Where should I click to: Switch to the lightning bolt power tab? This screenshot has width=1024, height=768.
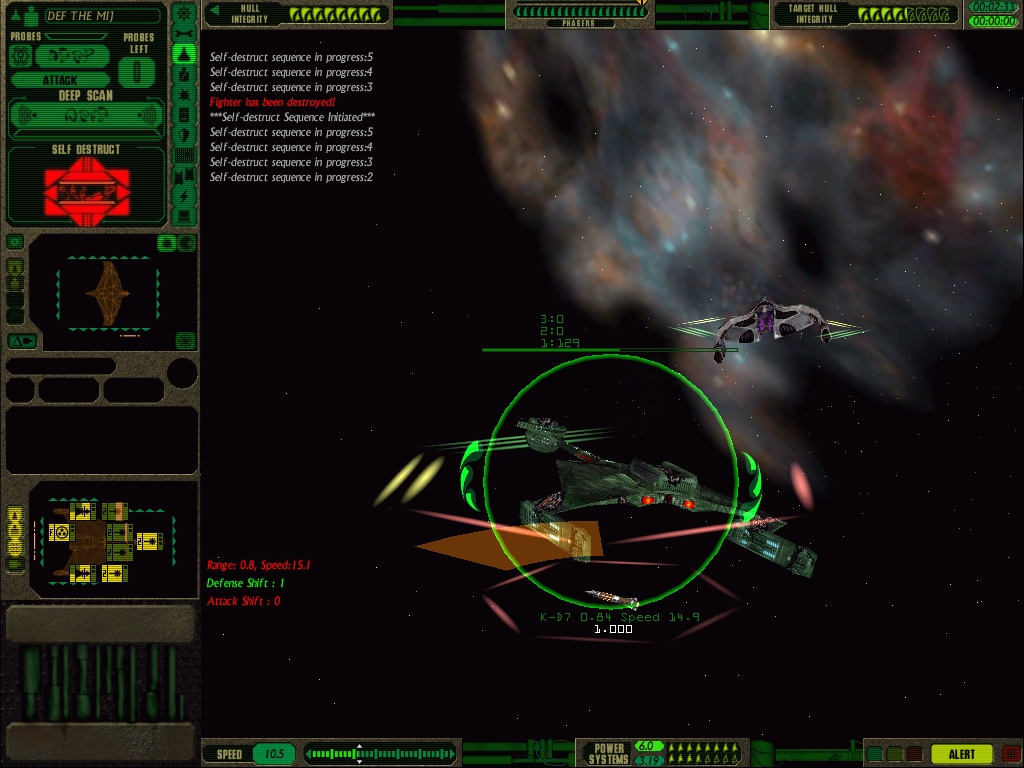(x=184, y=196)
